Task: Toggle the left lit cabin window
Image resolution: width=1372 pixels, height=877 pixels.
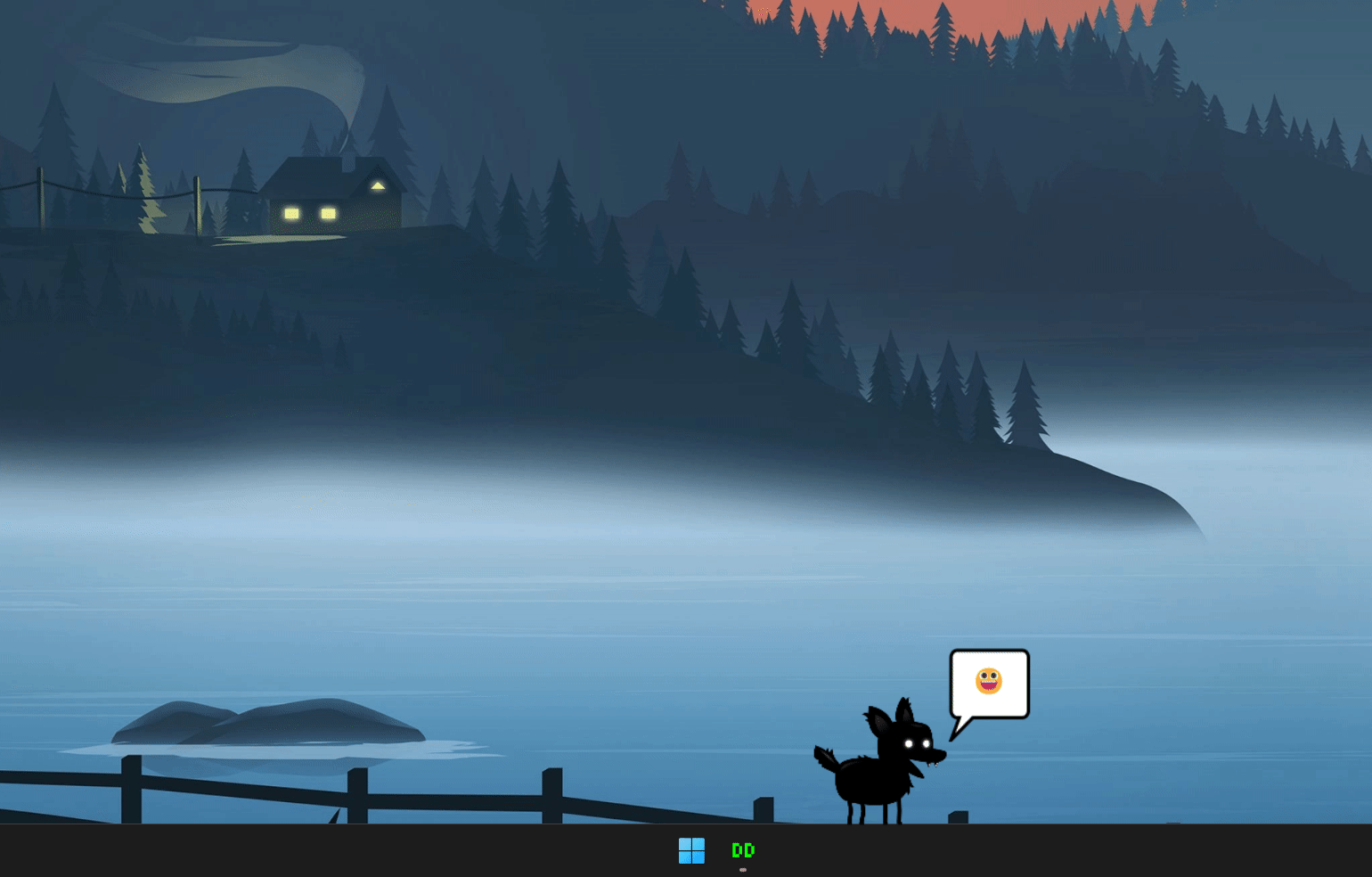Action: click(x=290, y=213)
